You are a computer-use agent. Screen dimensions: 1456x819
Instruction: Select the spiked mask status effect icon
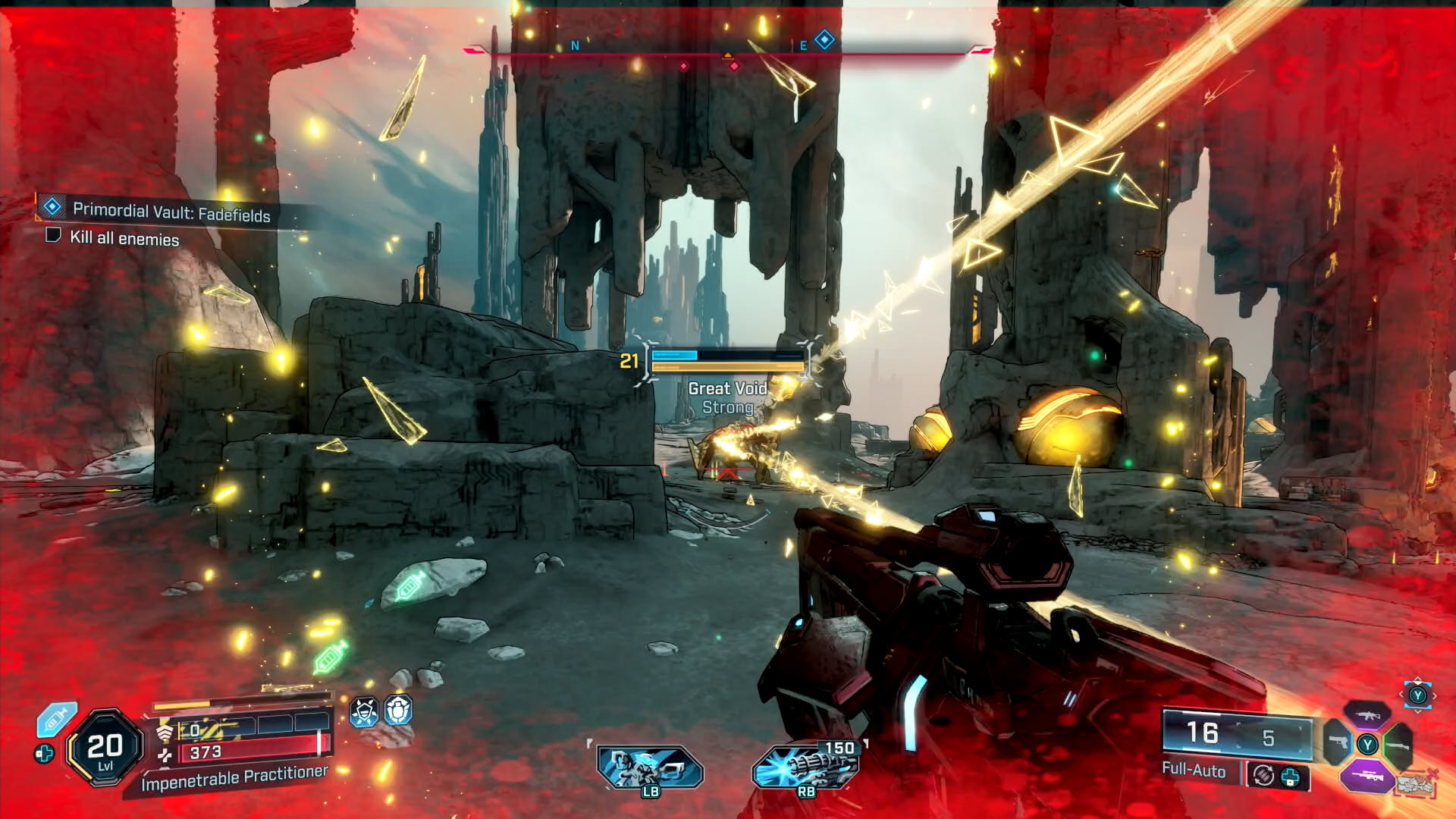tap(364, 712)
